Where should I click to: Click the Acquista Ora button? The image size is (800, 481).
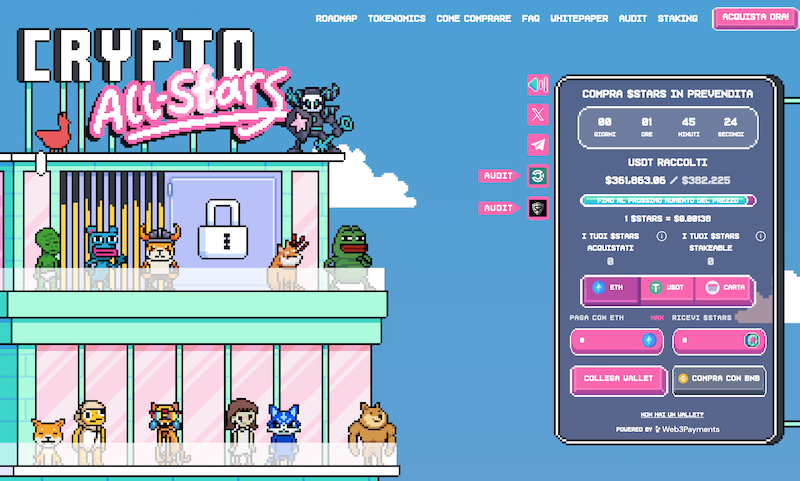coord(748,18)
